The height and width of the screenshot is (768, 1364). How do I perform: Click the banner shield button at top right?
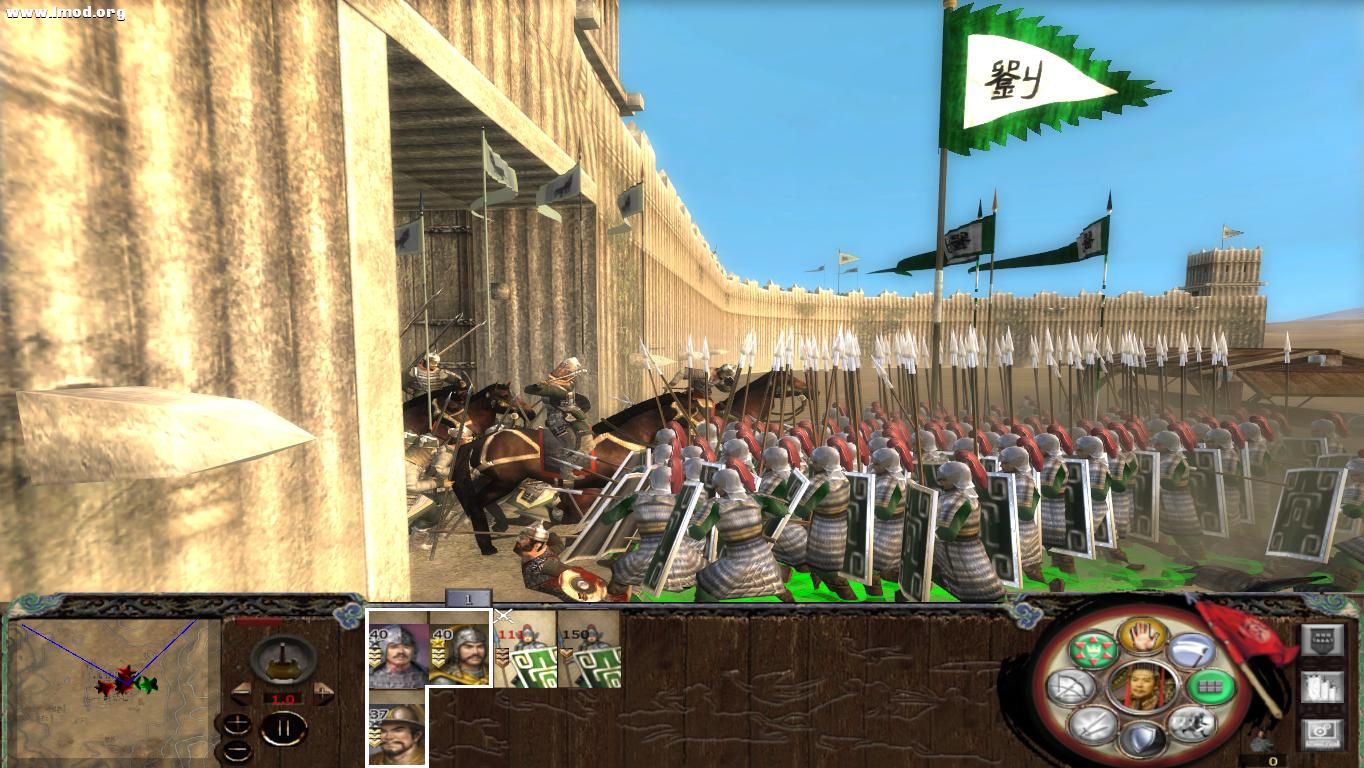tap(1322, 639)
